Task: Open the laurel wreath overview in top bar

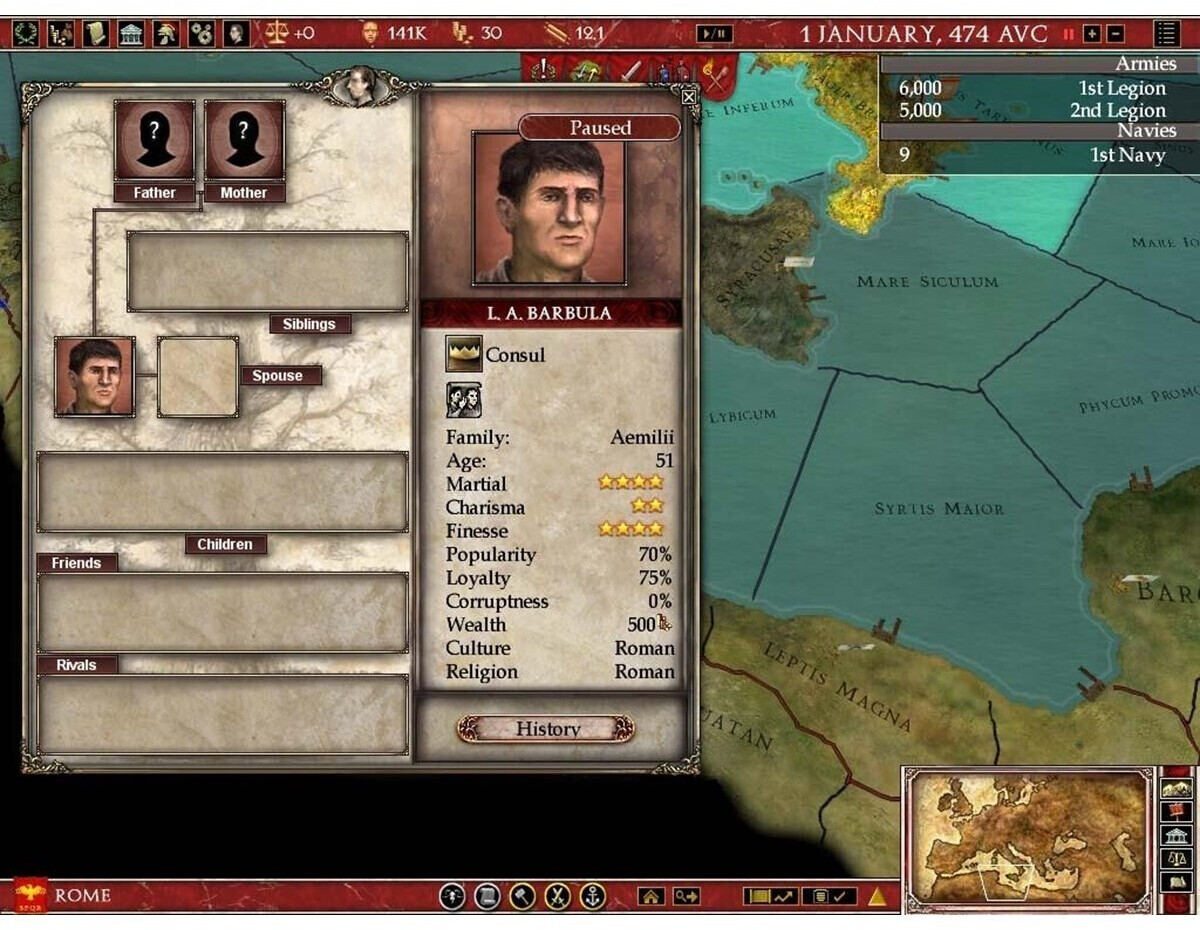Action: point(27,33)
